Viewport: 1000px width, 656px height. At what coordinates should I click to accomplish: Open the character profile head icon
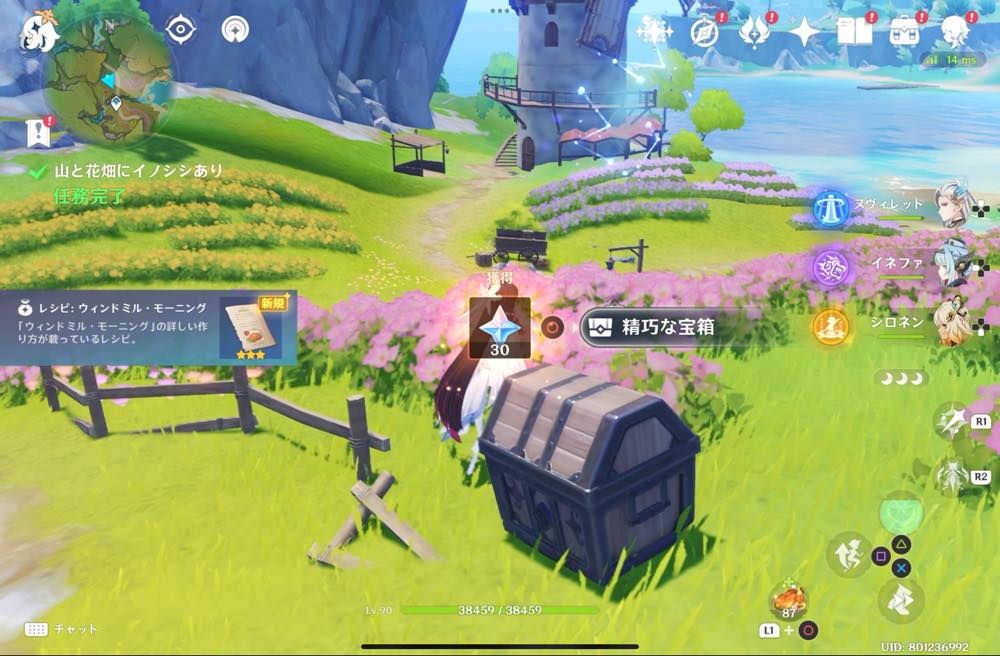[956, 30]
